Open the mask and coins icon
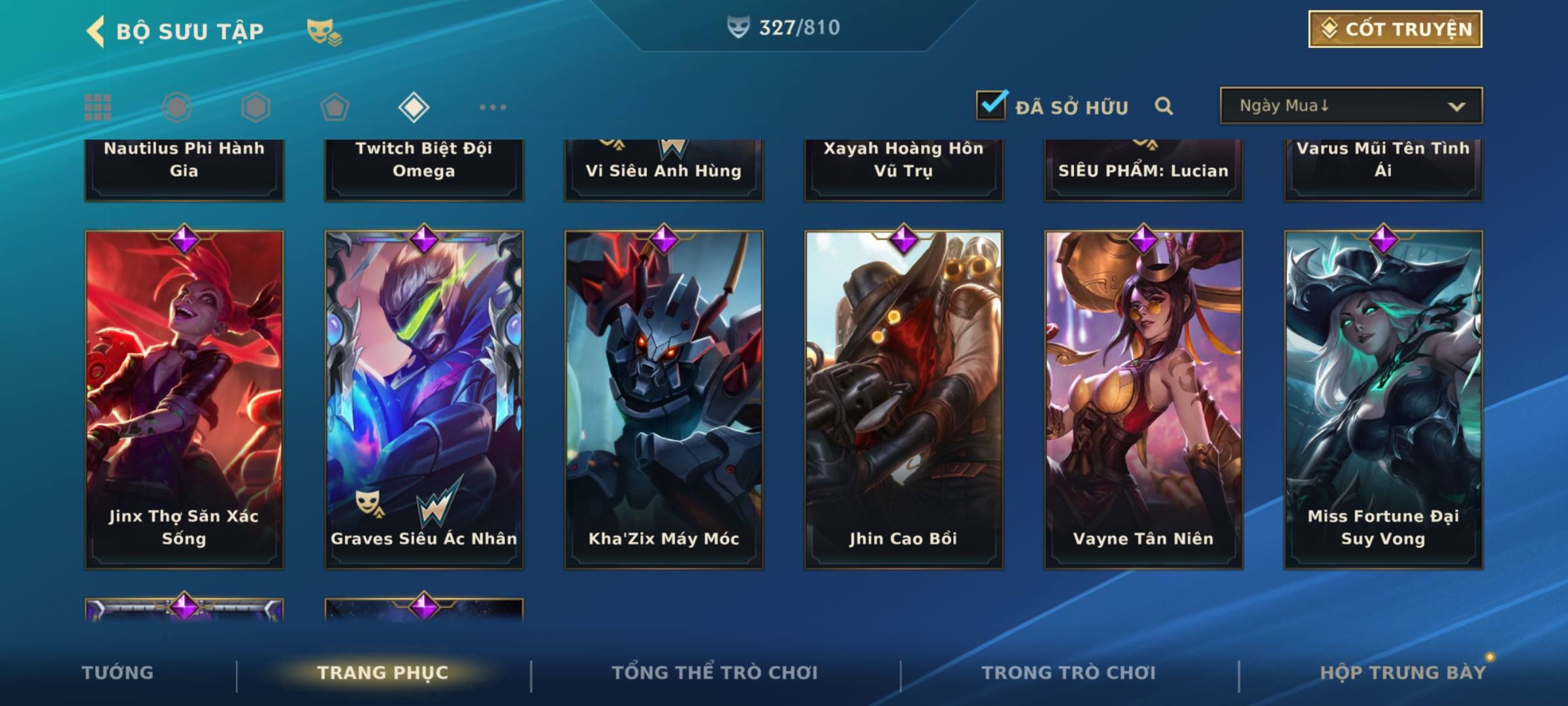 click(324, 31)
